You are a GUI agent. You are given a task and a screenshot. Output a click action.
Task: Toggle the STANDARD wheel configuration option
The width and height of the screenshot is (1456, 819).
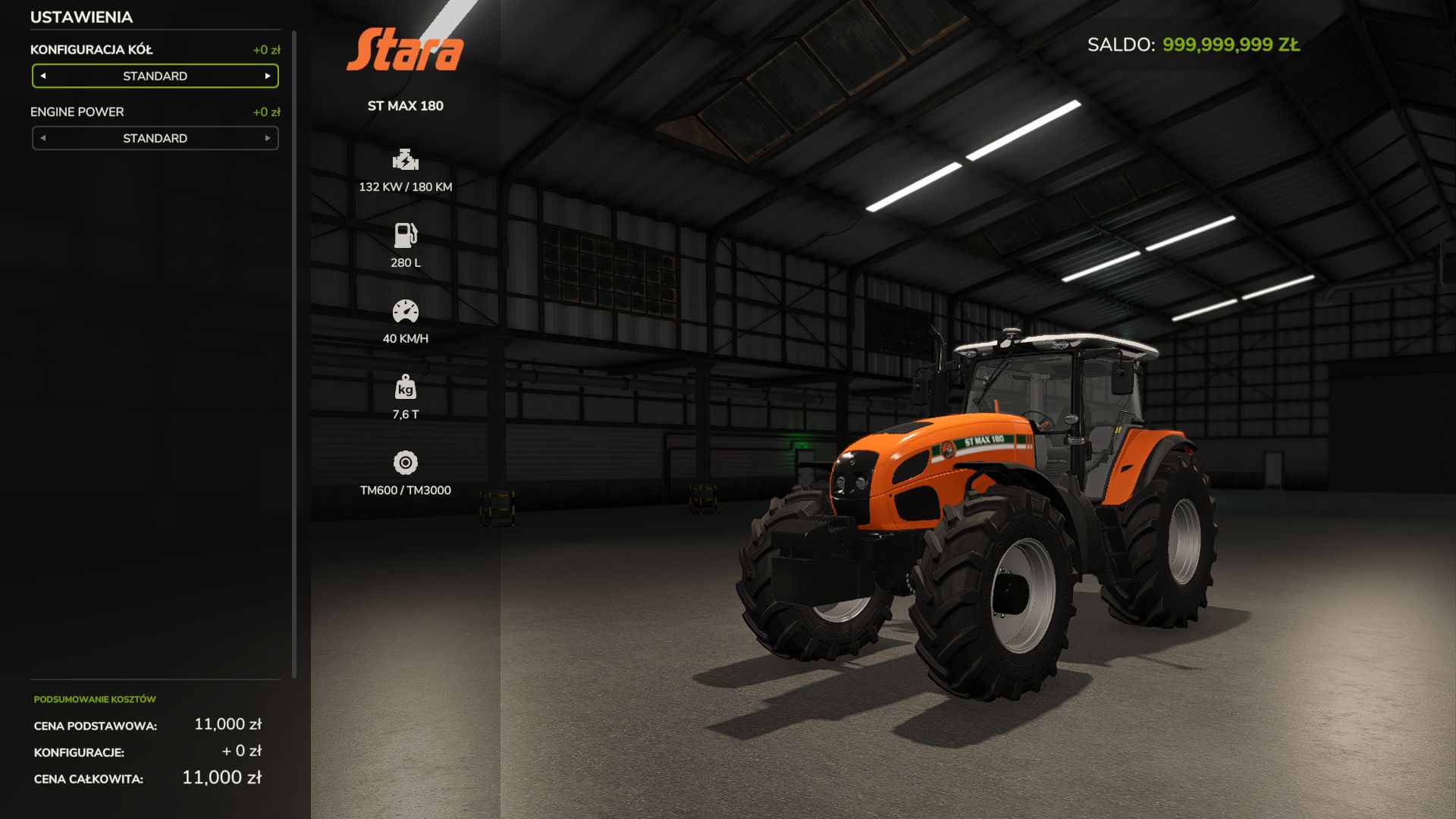[x=155, y=76]
